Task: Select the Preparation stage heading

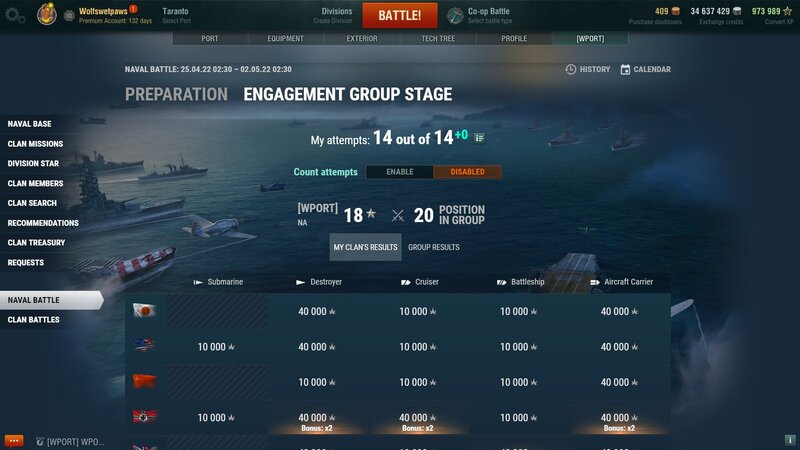Action: click(x=176, y=95)
